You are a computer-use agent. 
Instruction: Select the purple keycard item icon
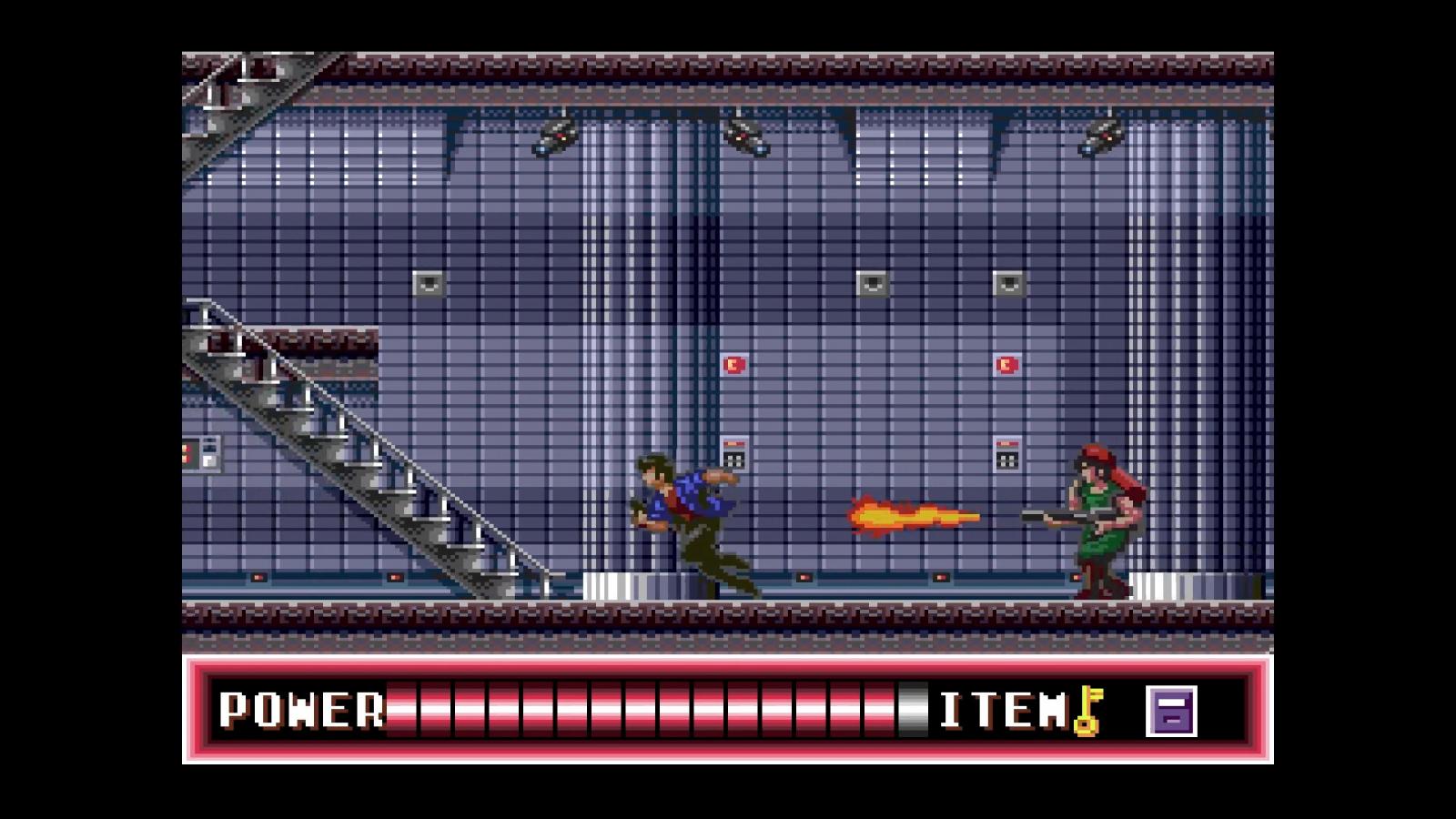coord(1171,711)
